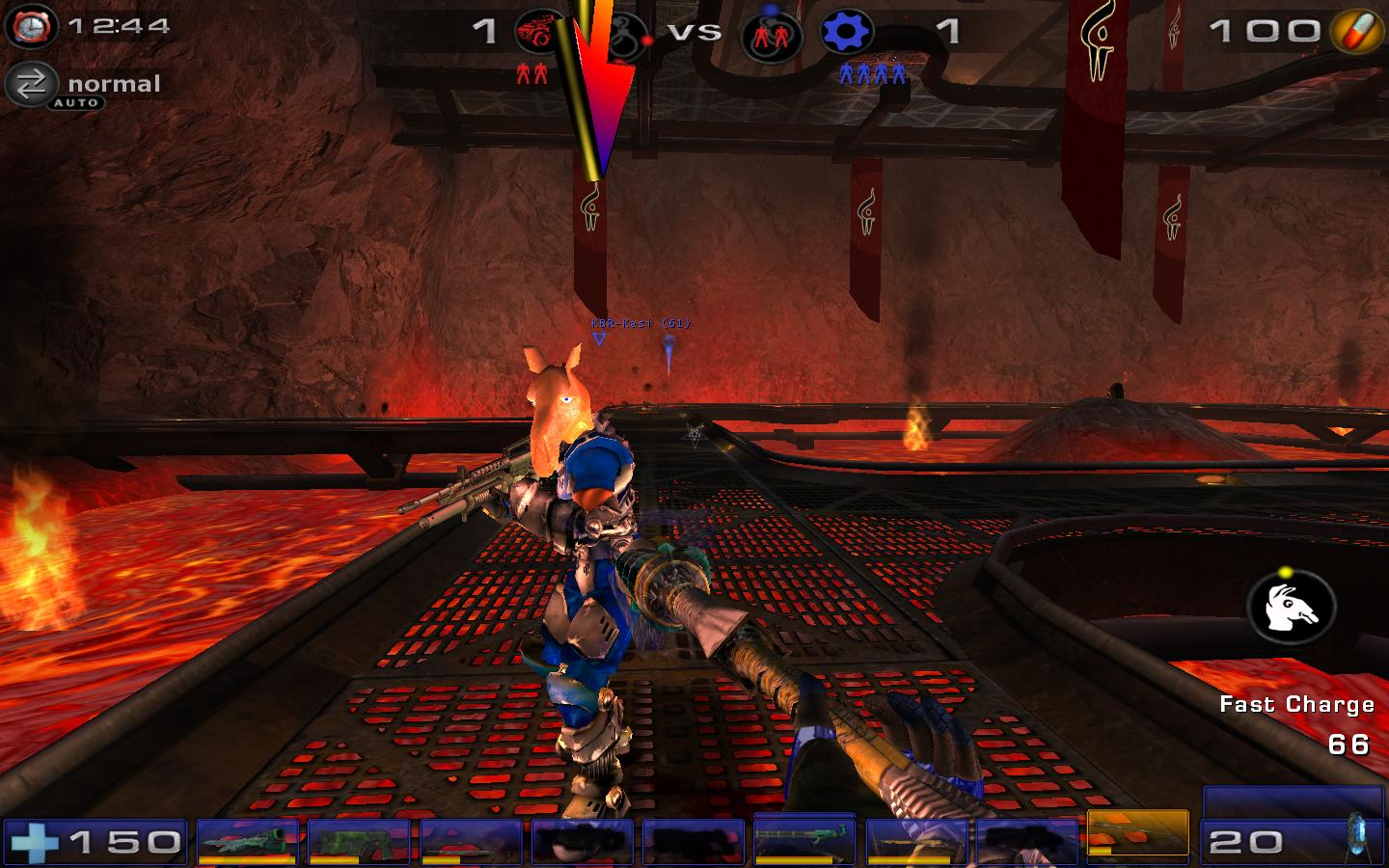This screenshot has height=868, width=1389.
Task: Select the highlighted orange weapon slot
Action: [1137, 832]
